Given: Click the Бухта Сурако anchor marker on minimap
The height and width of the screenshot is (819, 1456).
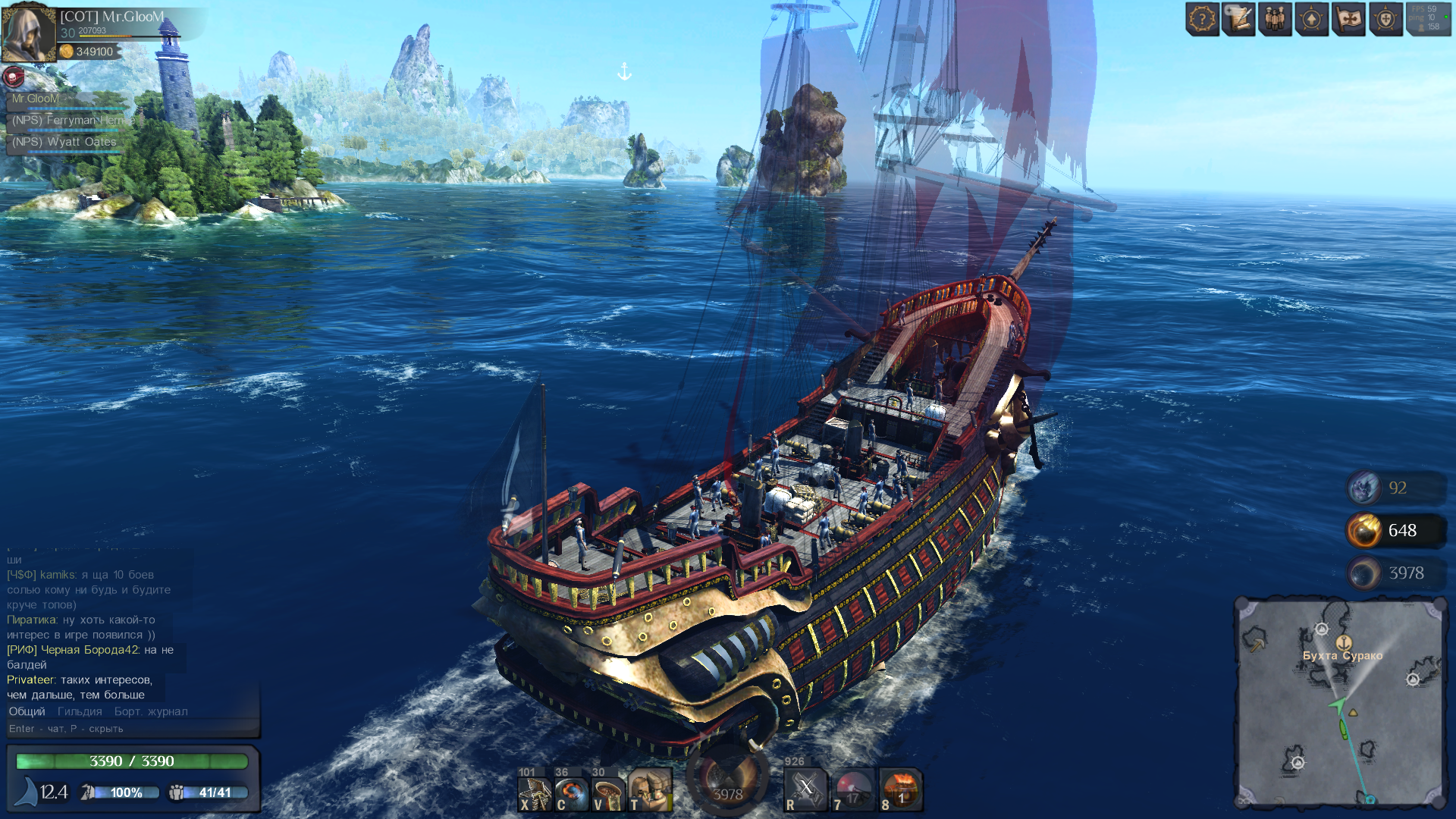Looking at the screenshot, I should point(1343,643).
